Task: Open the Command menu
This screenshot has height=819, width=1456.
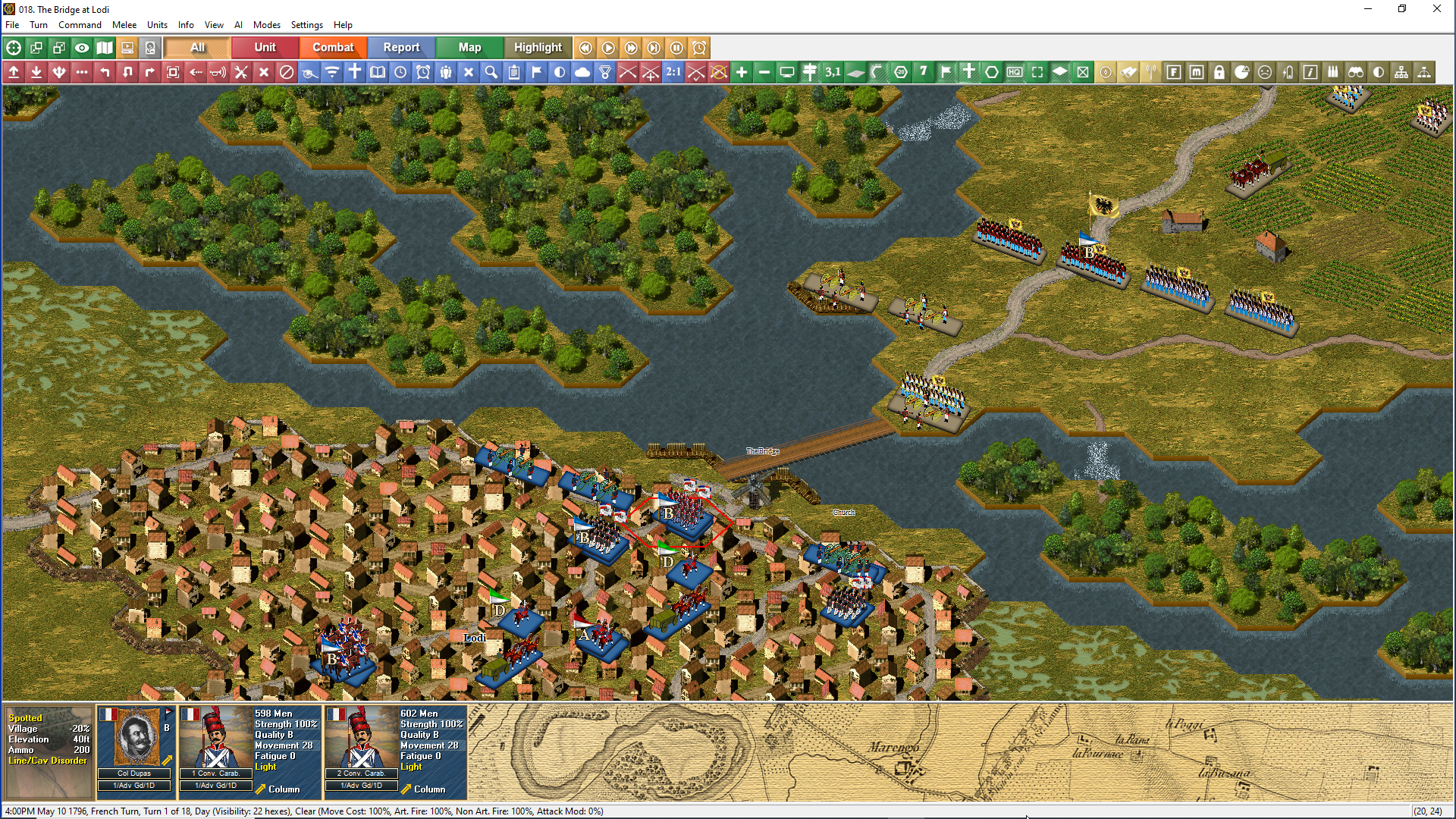Action: (x=80, y=25)
